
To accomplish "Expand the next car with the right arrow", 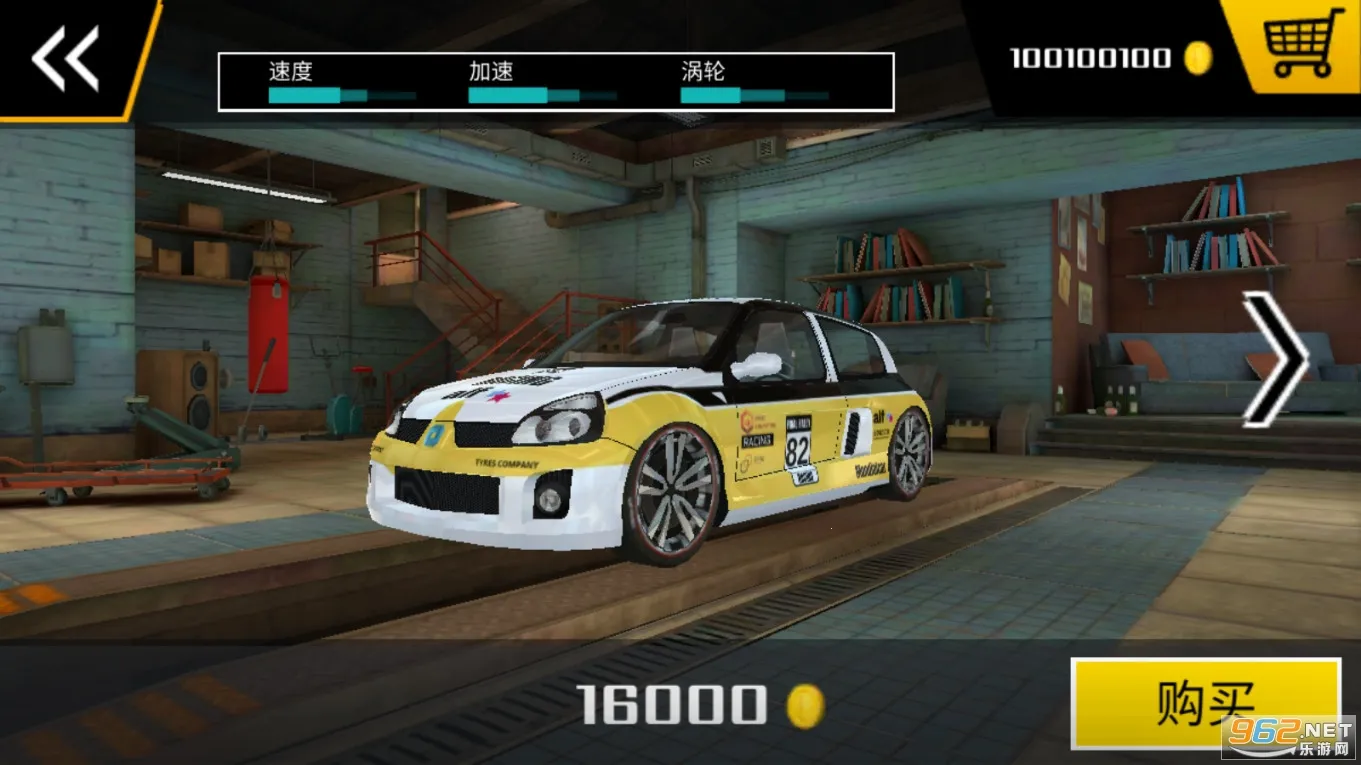I will click(1275, 357).
